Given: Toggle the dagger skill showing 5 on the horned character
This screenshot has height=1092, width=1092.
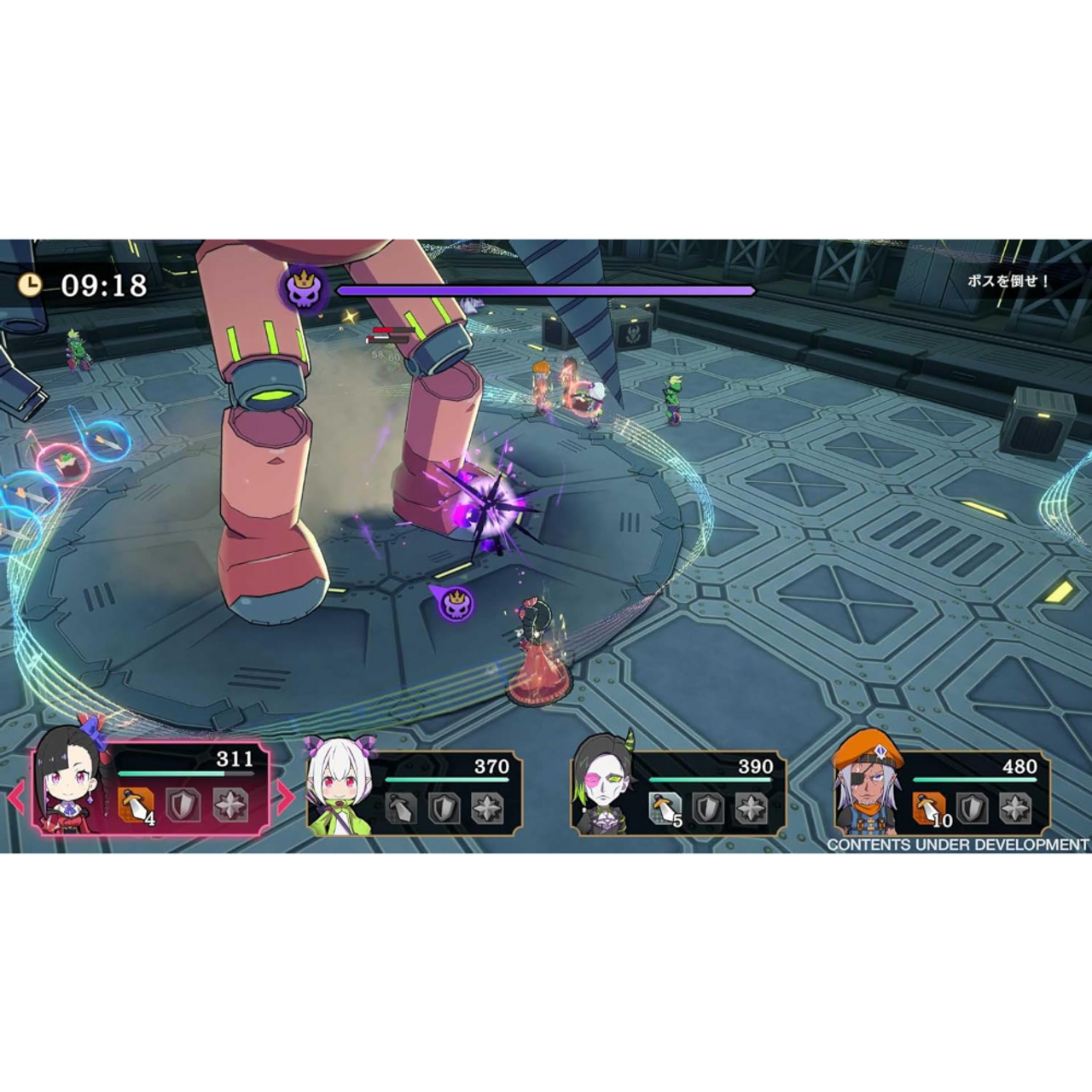Looking at the screenshot, I should [664, 808].
